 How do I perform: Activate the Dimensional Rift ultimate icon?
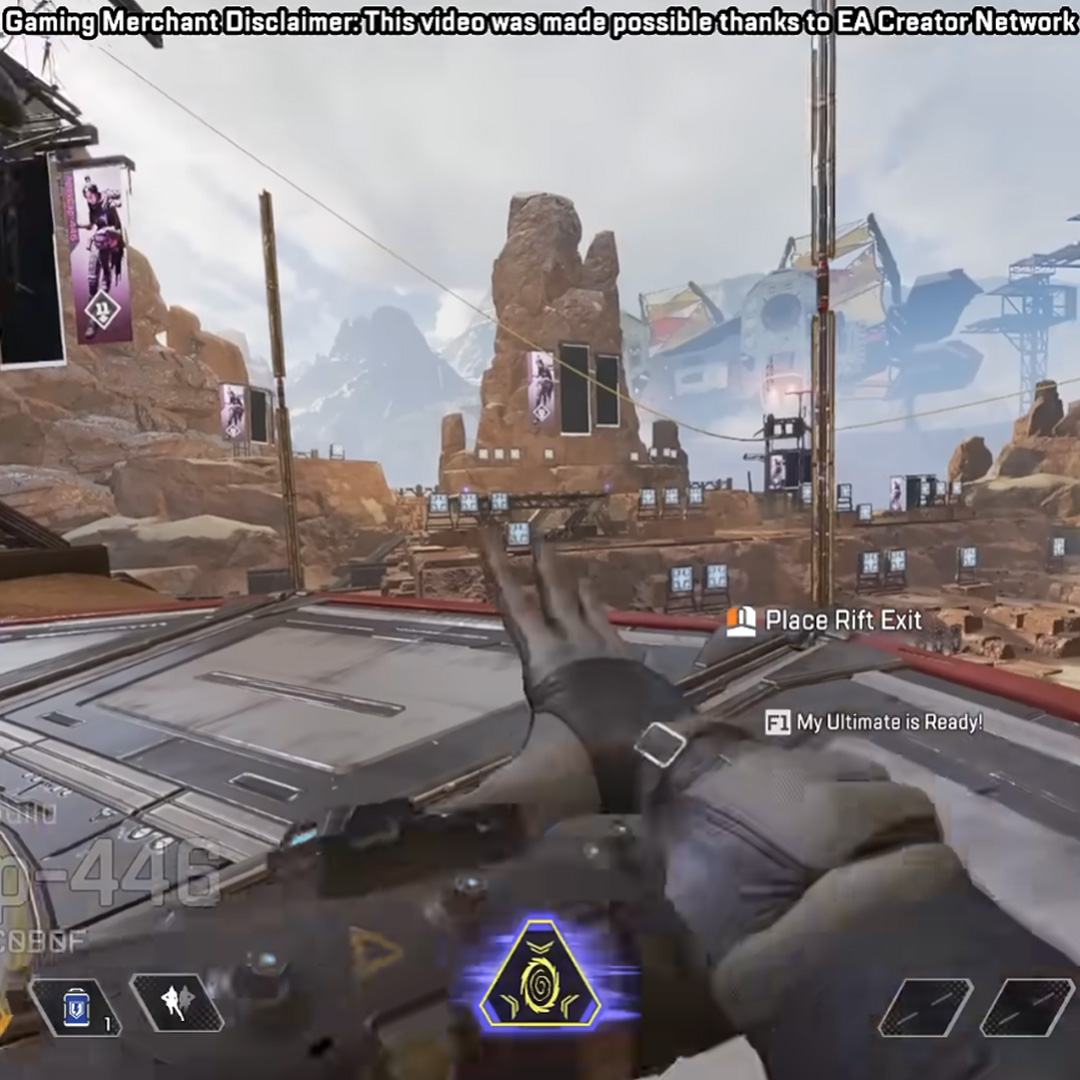[x=540, y=974]
